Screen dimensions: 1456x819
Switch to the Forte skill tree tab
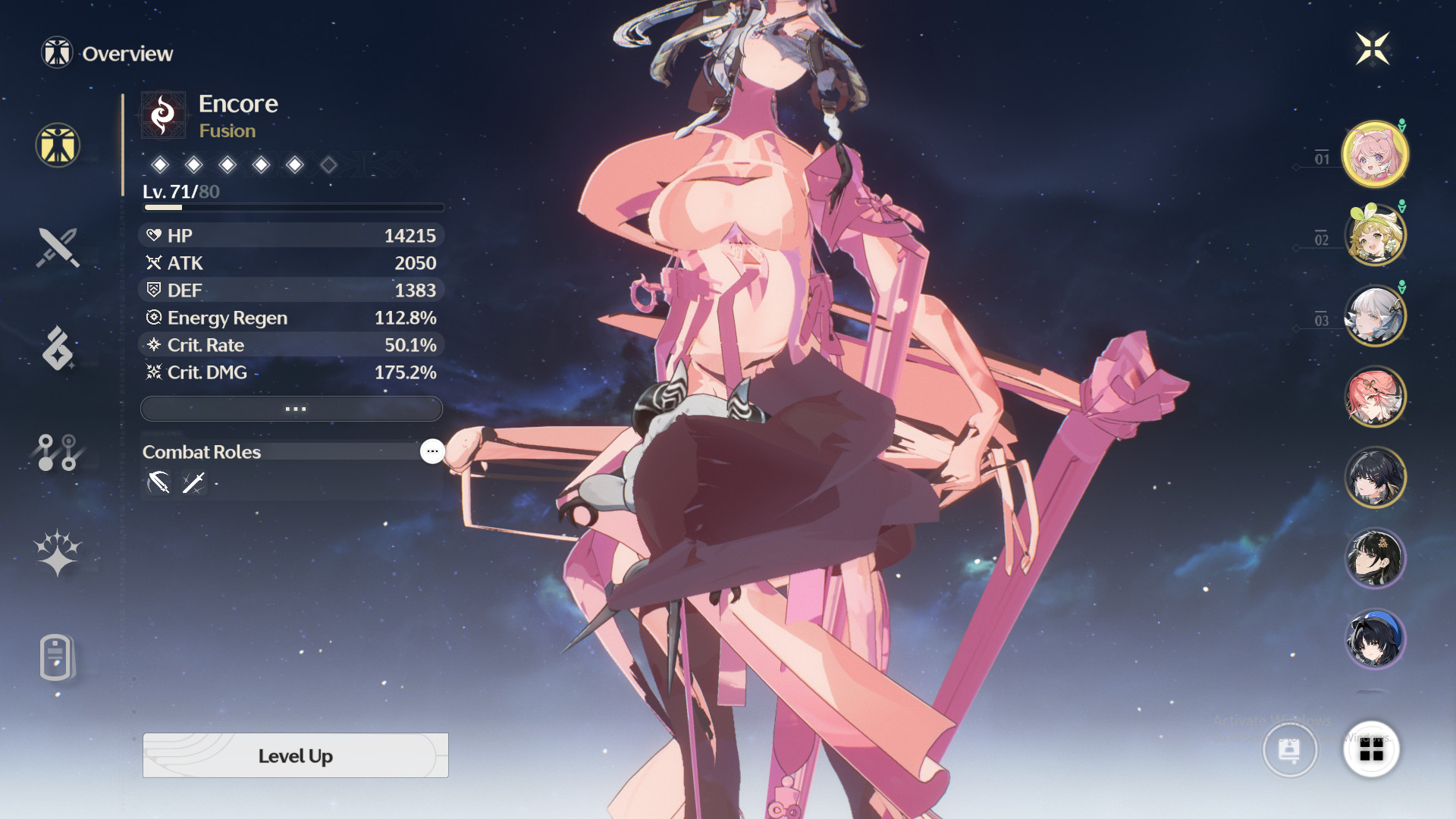(58, 452)
